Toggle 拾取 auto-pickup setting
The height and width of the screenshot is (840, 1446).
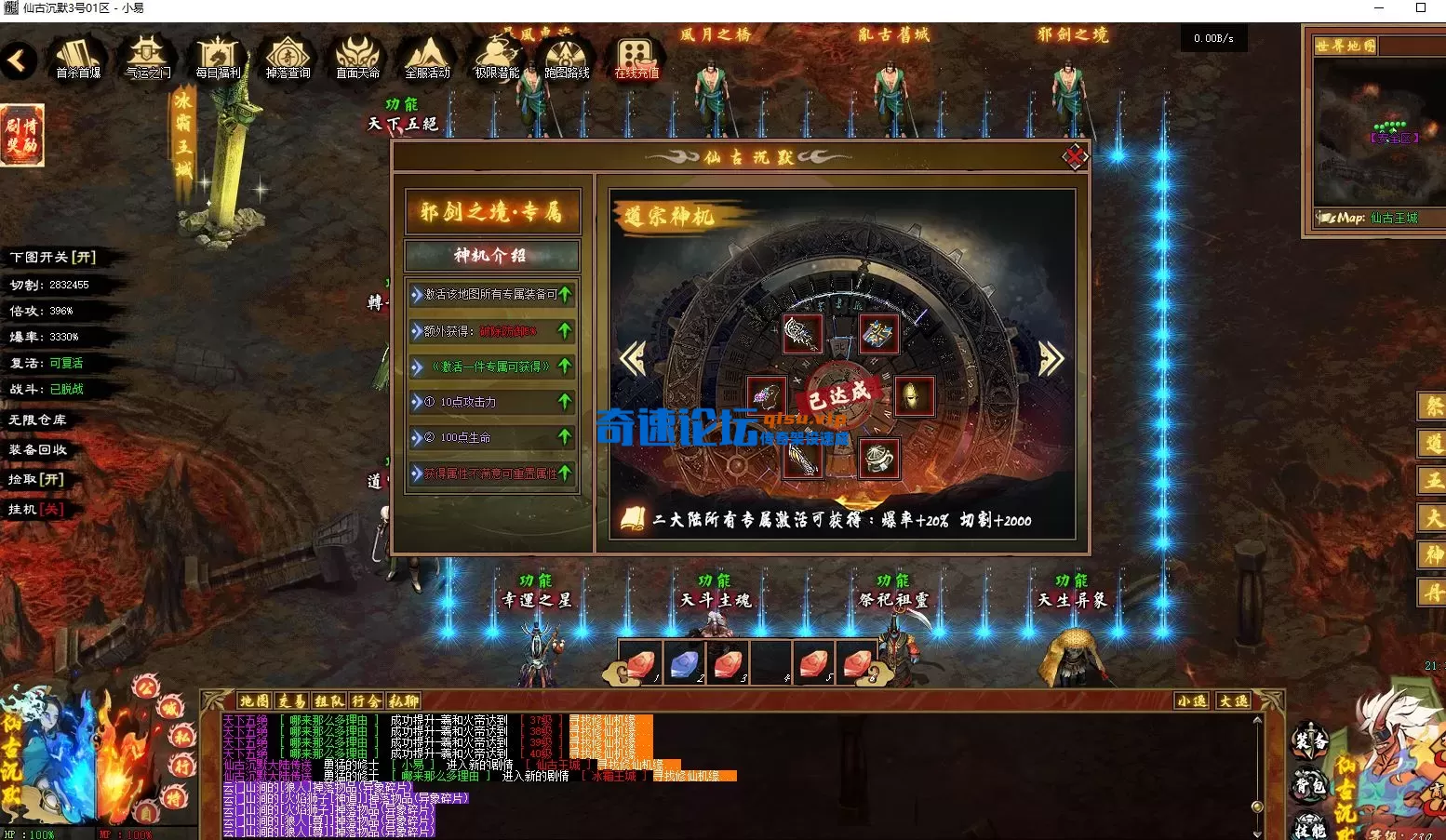click(x=36, y=479)
